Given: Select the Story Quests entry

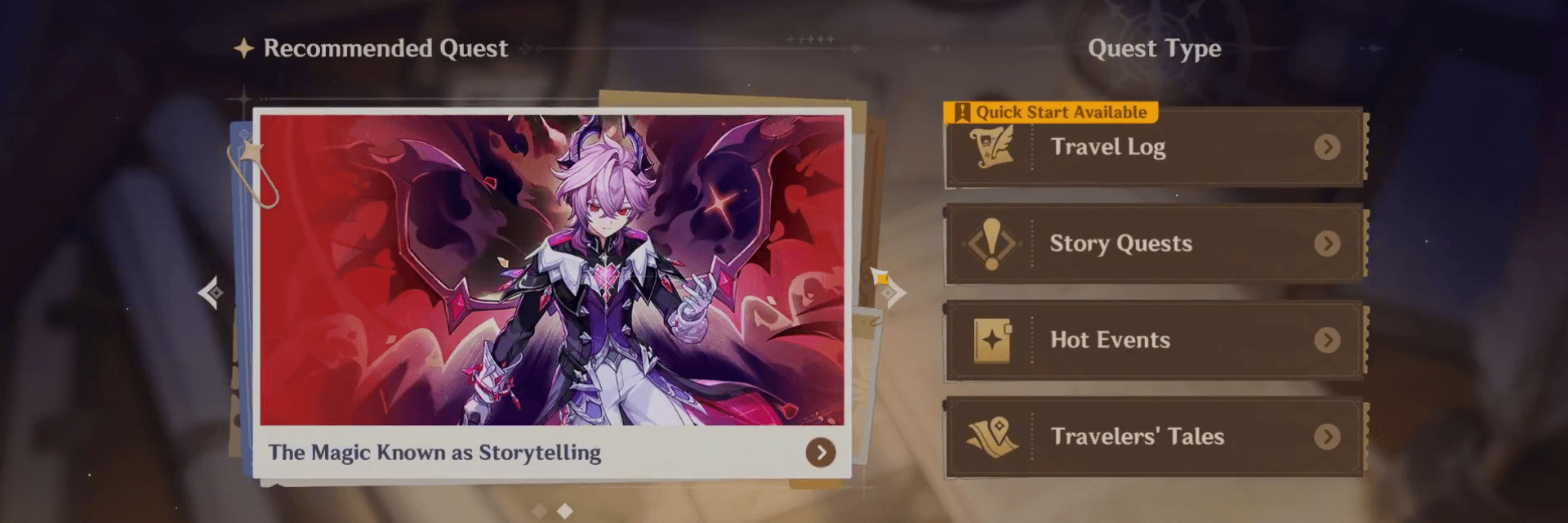Looking at the screenshot, I should (x=1153, y=244).
